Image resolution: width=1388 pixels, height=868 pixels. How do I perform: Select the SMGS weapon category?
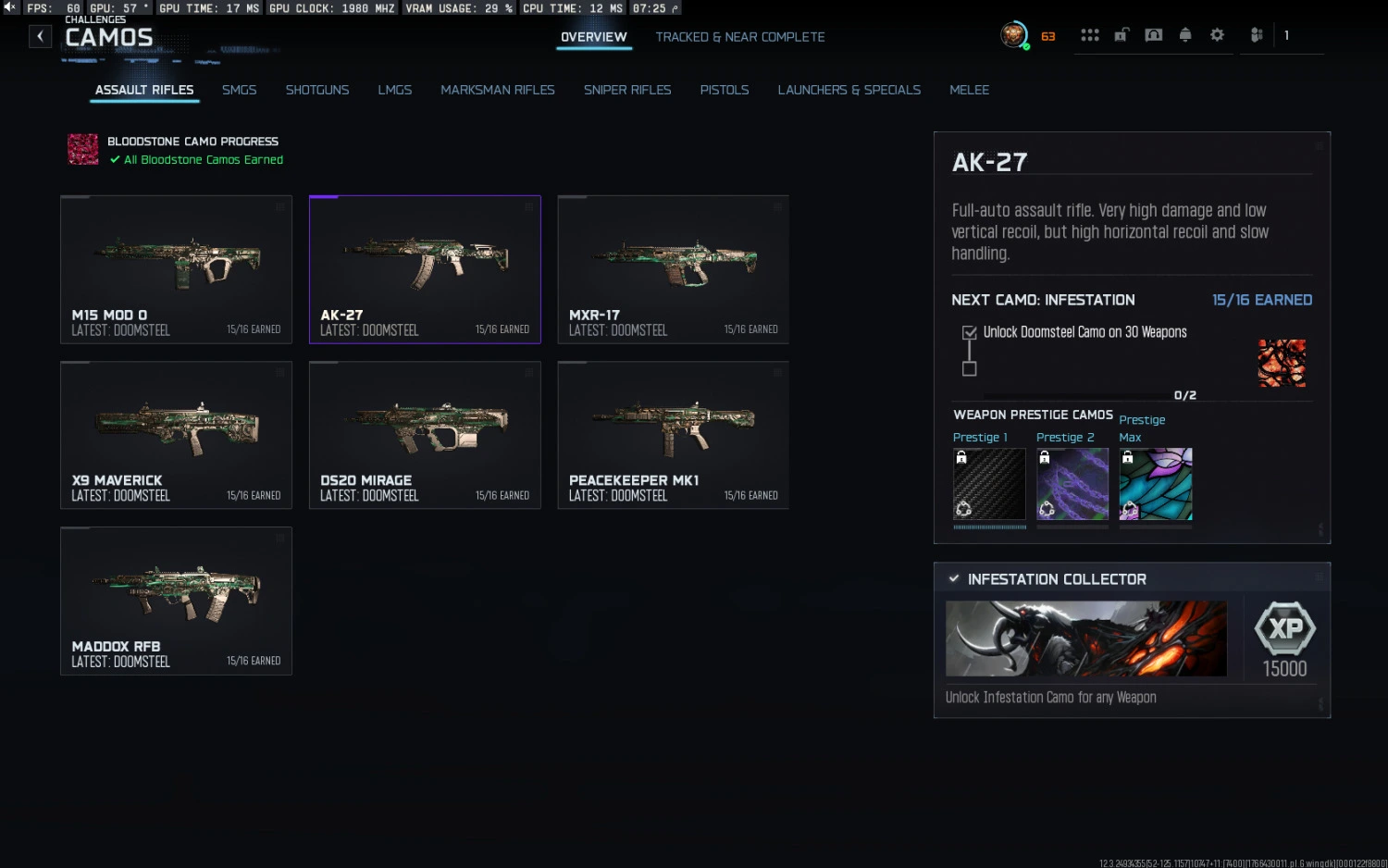[239, 90]
